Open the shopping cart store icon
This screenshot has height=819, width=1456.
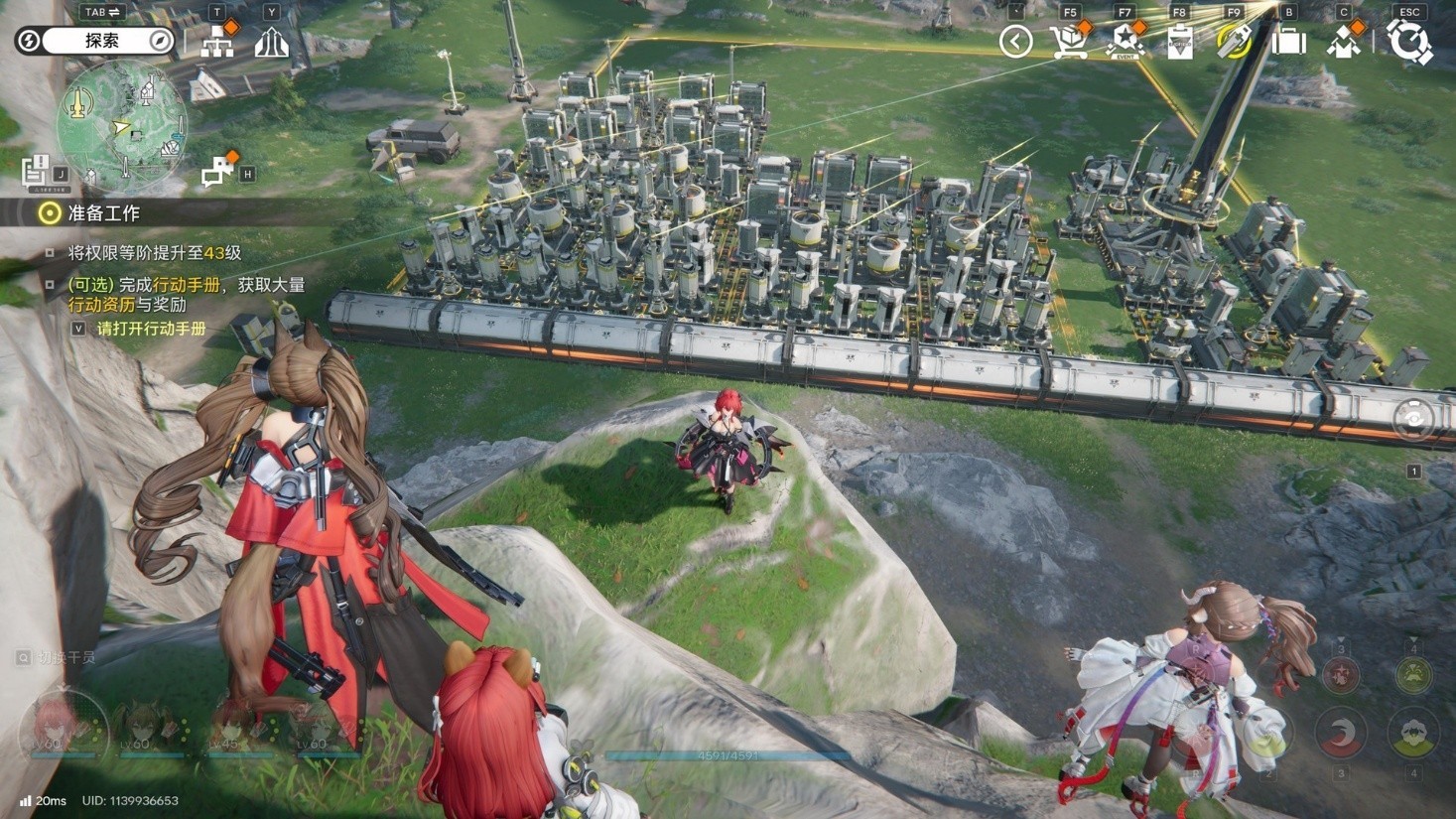(1069, 43)
